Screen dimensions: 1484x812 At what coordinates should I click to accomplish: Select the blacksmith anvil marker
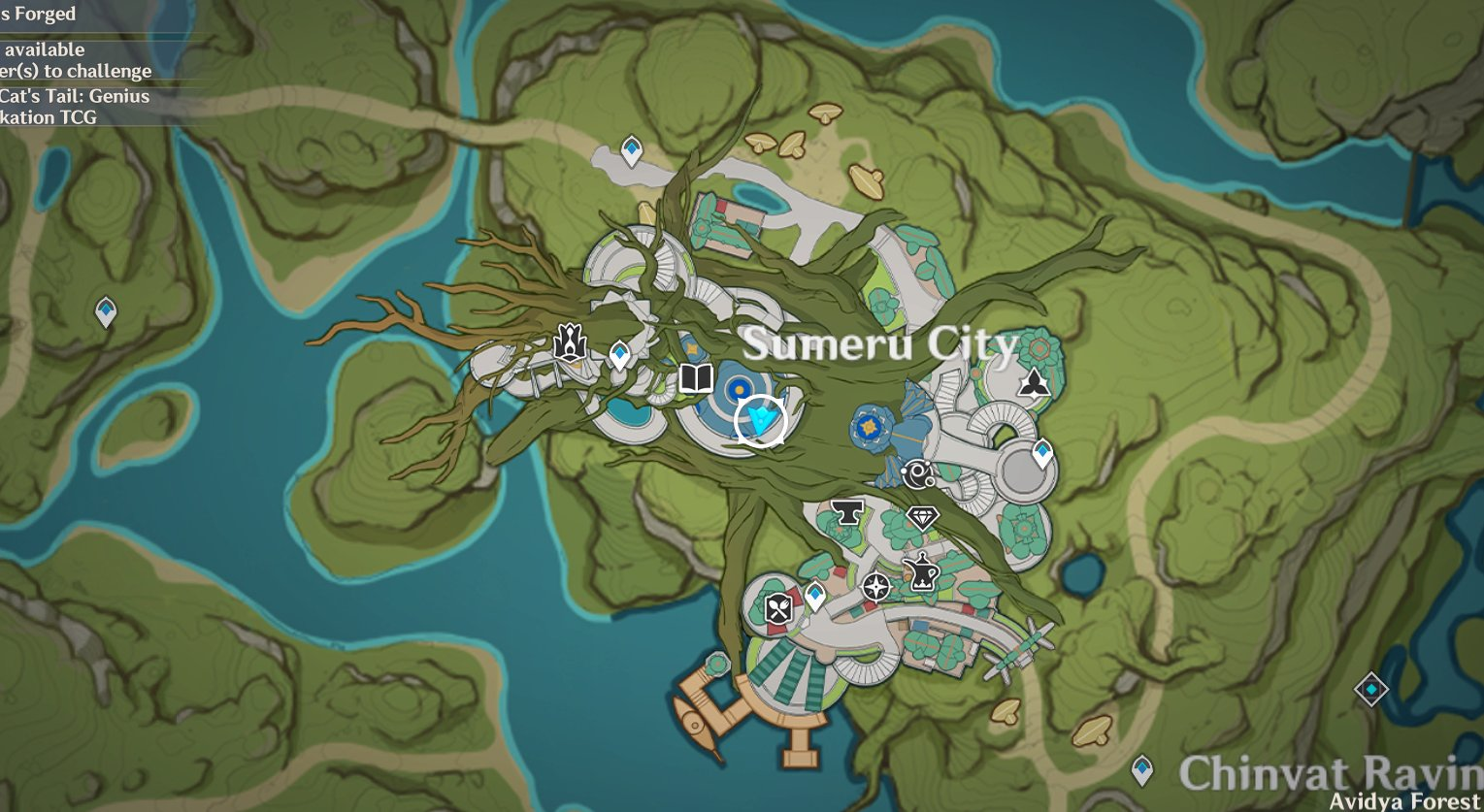[x=846, y=512]
